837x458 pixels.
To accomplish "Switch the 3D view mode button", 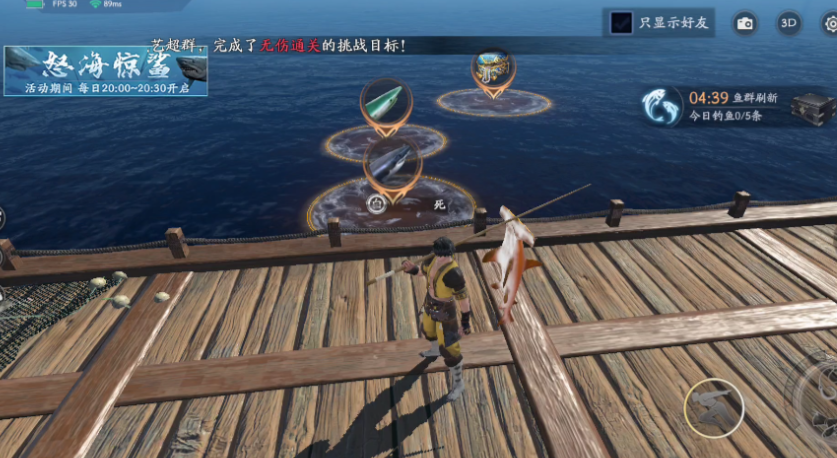I will (x=789, y=23).
